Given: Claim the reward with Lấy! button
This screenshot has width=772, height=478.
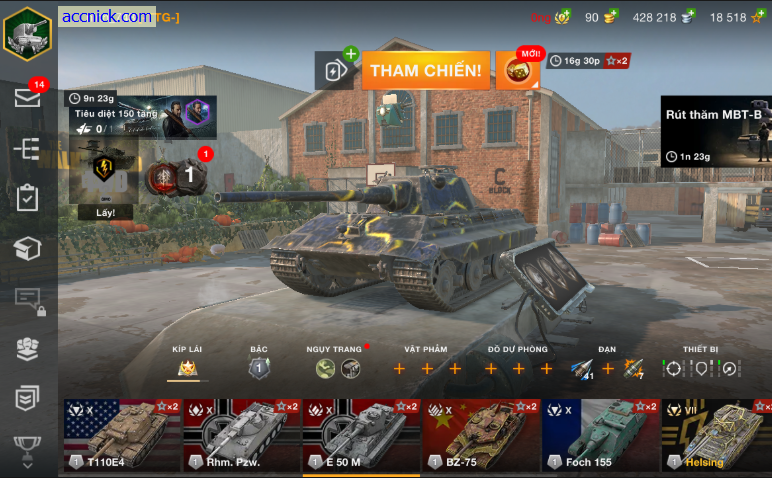Looking at the screenshot, I should [x=106, y=212].
